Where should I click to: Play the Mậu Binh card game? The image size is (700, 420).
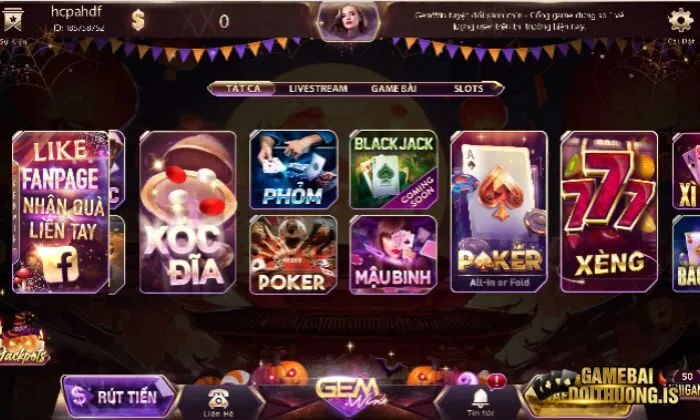tap(393, 254)
